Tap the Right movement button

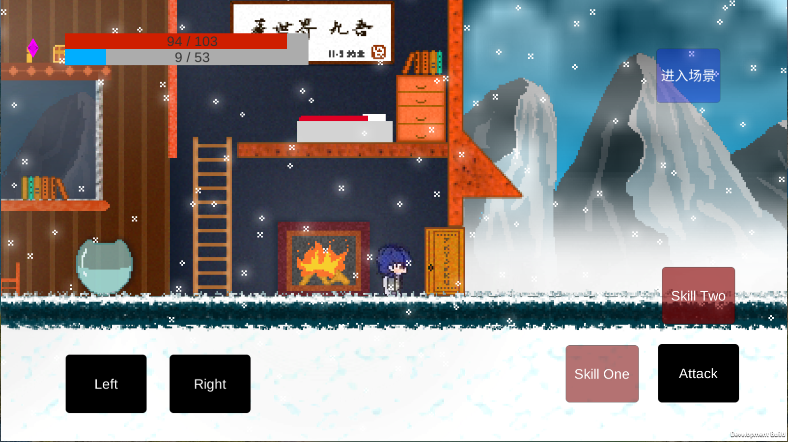210,384
